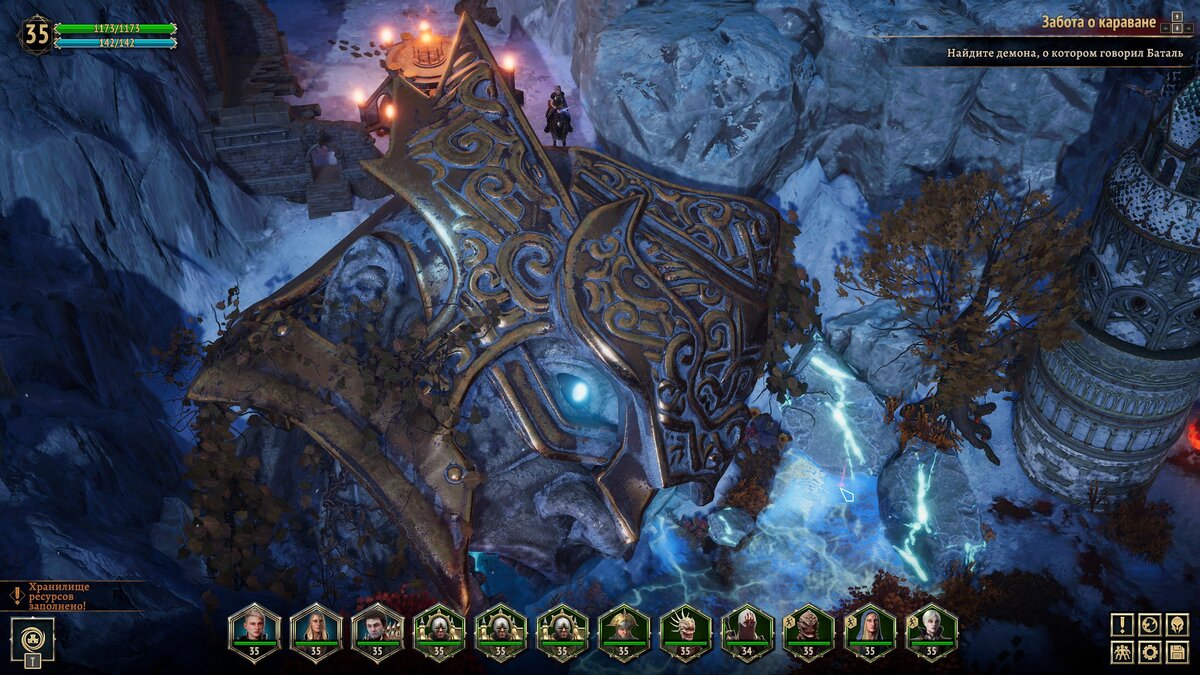
Task: Click the floppy disk save button
Action: pos(1178,653)
